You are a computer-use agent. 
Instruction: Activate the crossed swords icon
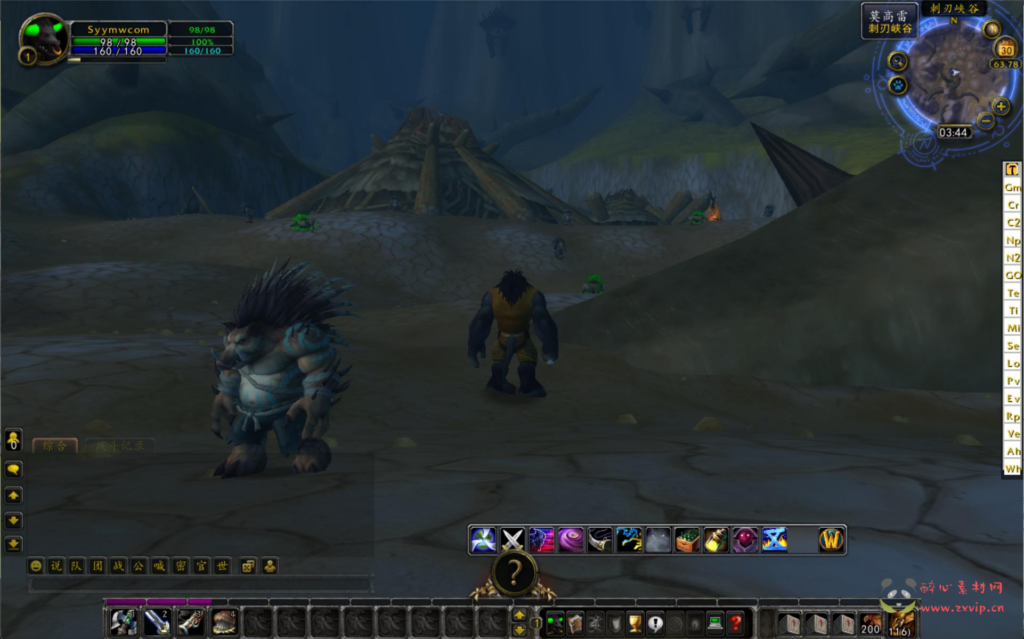pos(512,540)
